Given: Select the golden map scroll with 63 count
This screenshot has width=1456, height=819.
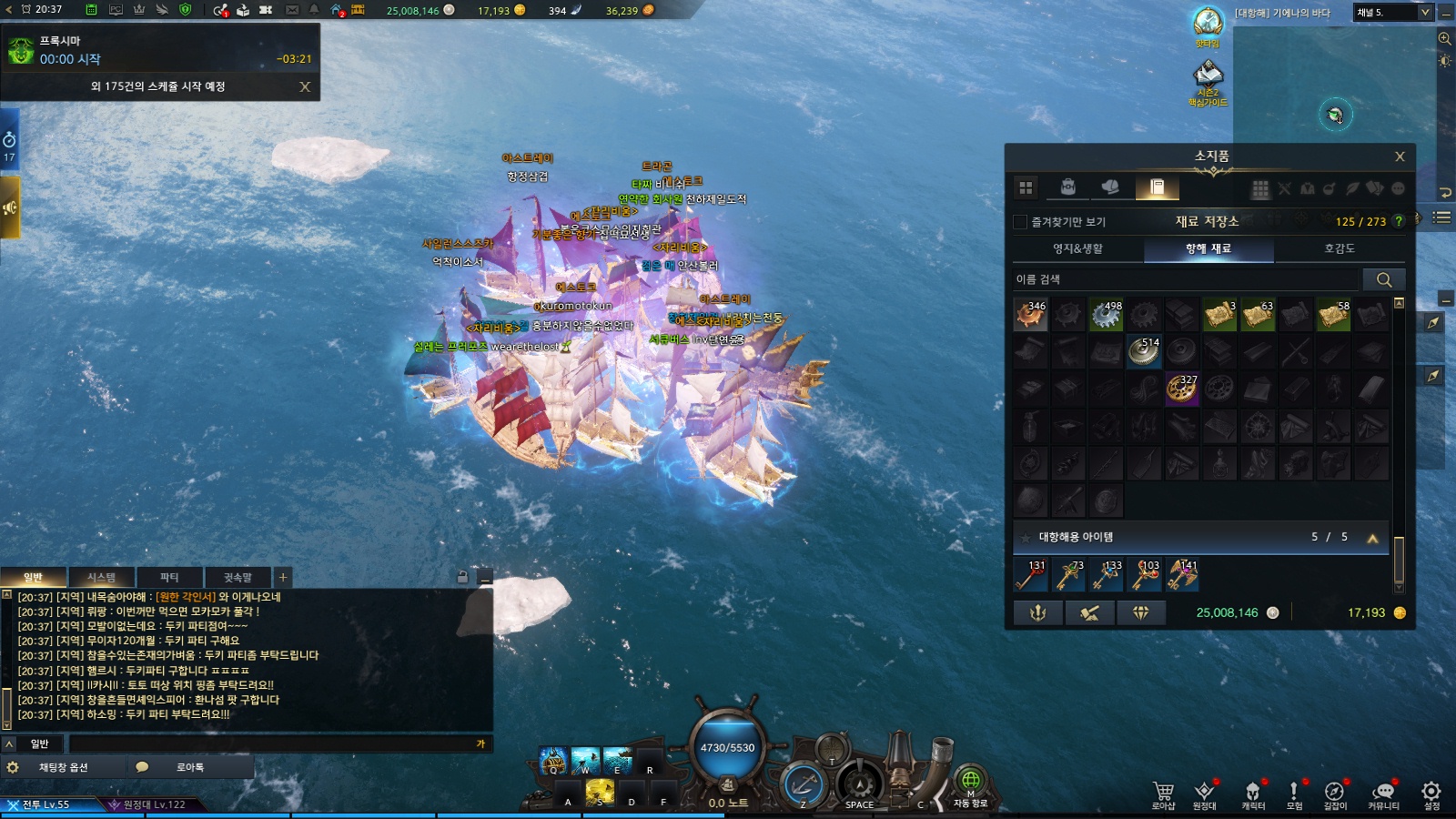Looking at the screenshot, I should 1258,315.
